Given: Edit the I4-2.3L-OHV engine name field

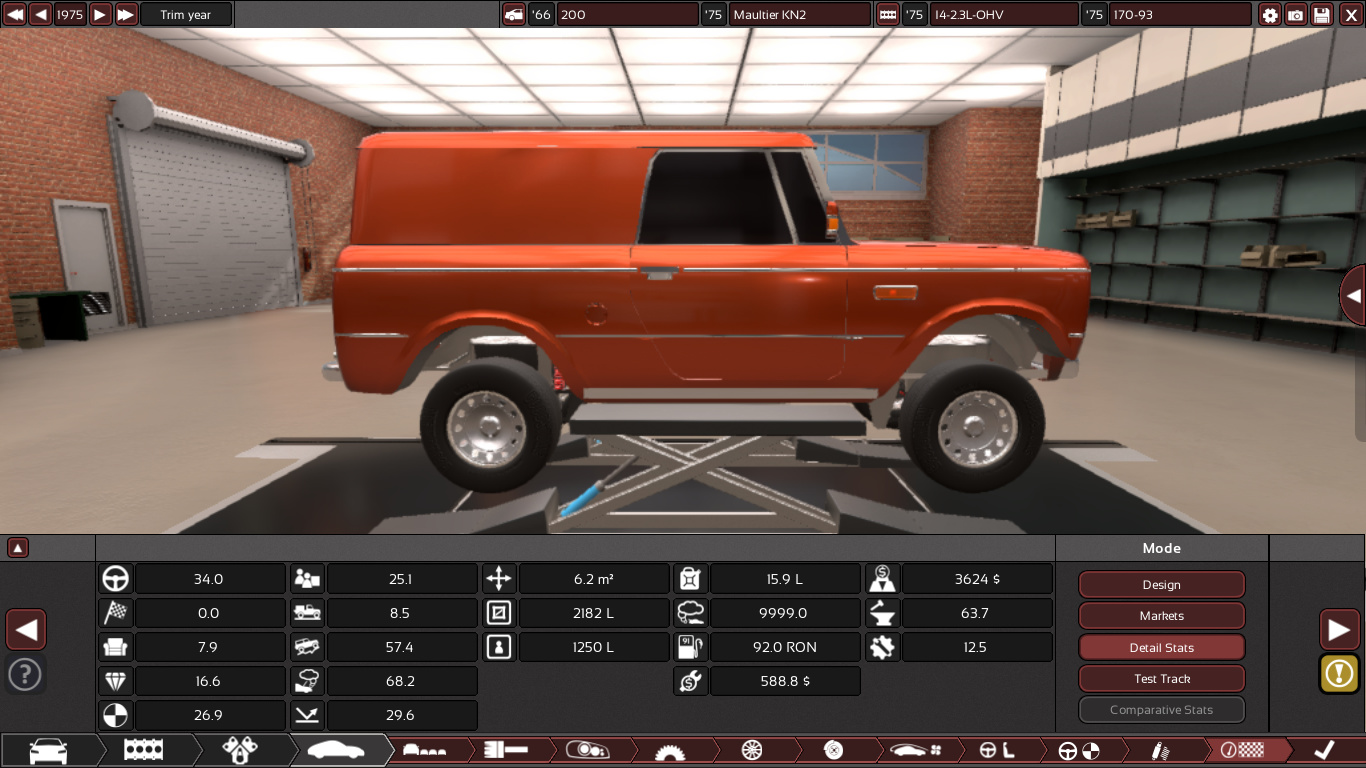Looking at the screenshot, I should click(1003, 15).
